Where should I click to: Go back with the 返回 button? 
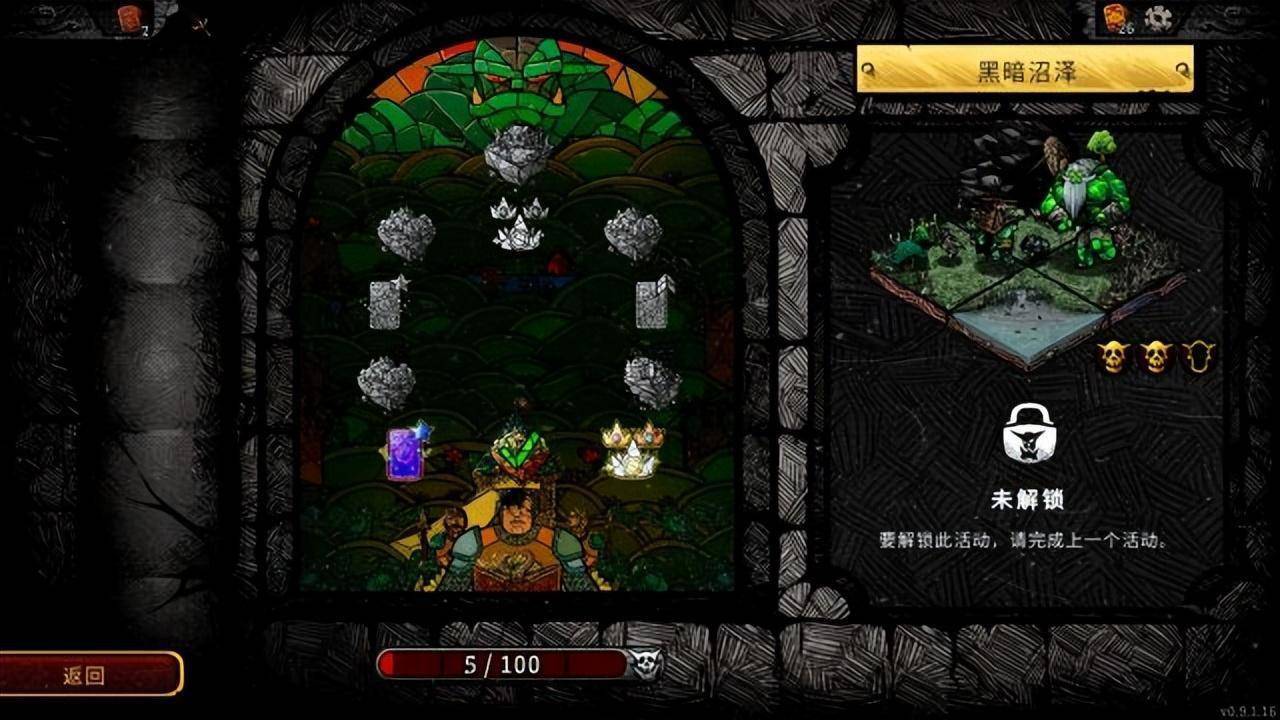click(x=88, y=675)
